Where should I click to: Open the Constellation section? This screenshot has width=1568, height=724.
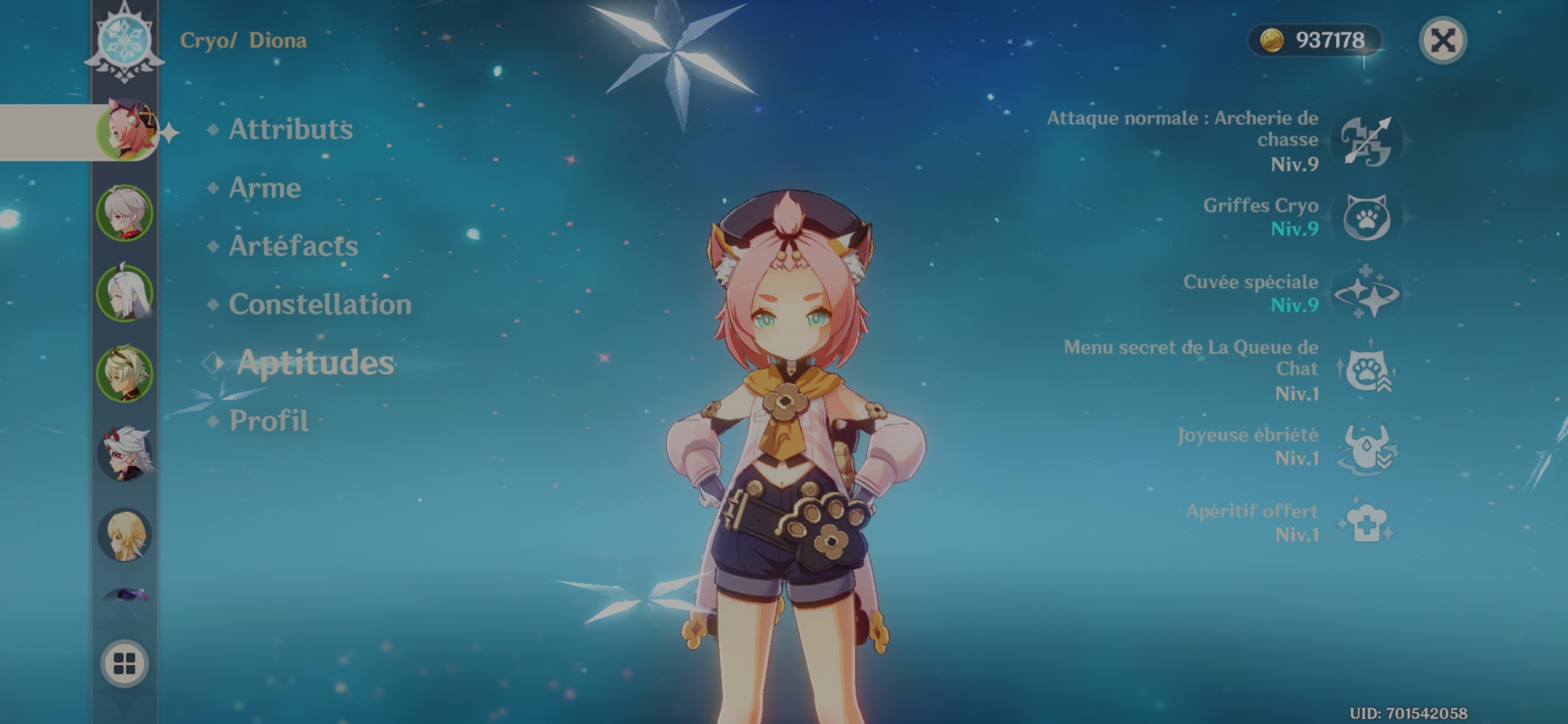(319, 305)
